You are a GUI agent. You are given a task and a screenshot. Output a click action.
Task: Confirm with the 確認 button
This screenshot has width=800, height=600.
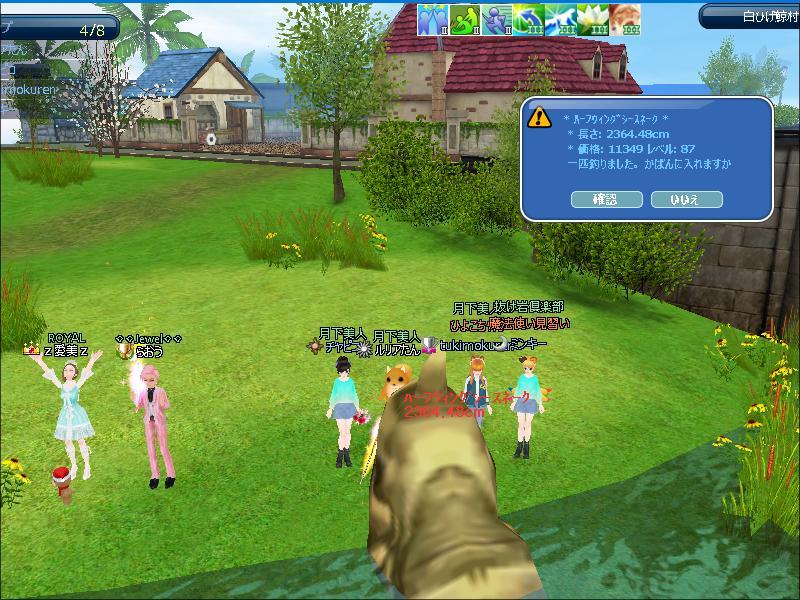tap(606, 199)
